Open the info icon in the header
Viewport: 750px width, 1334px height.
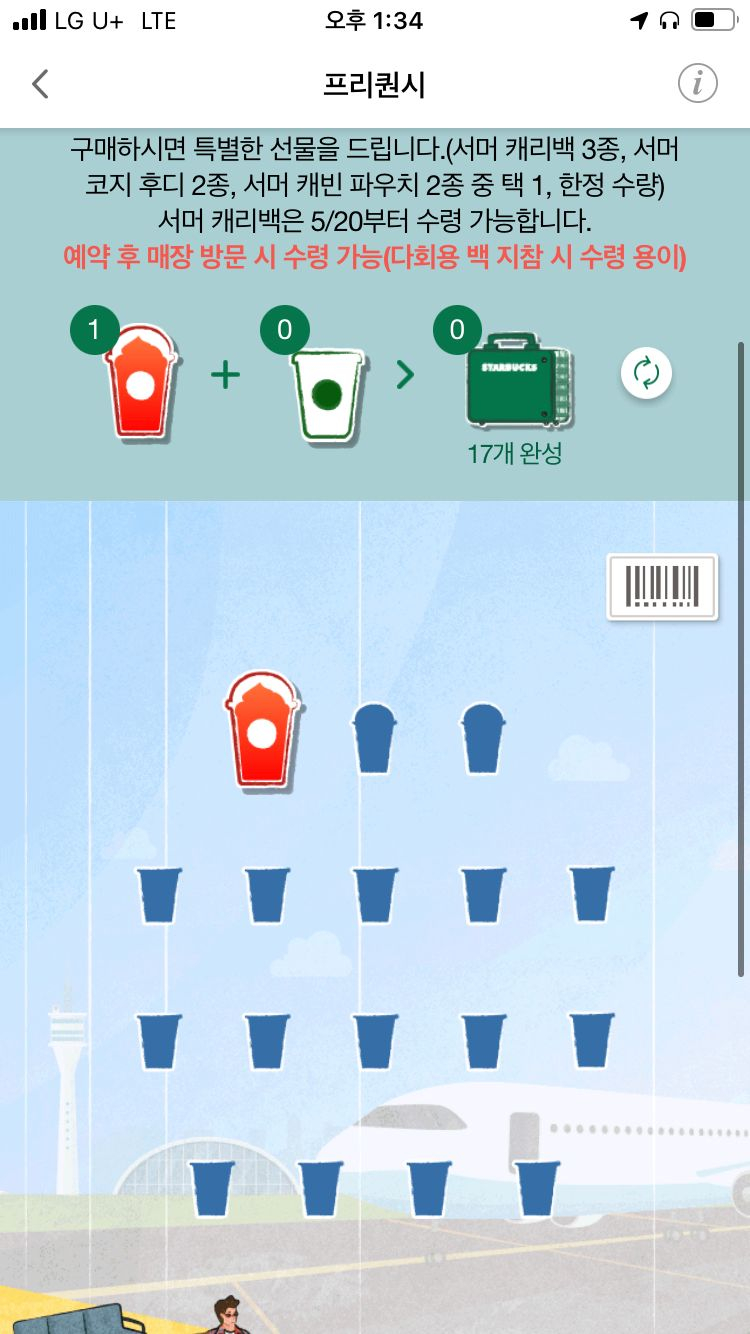click(697, 84)
